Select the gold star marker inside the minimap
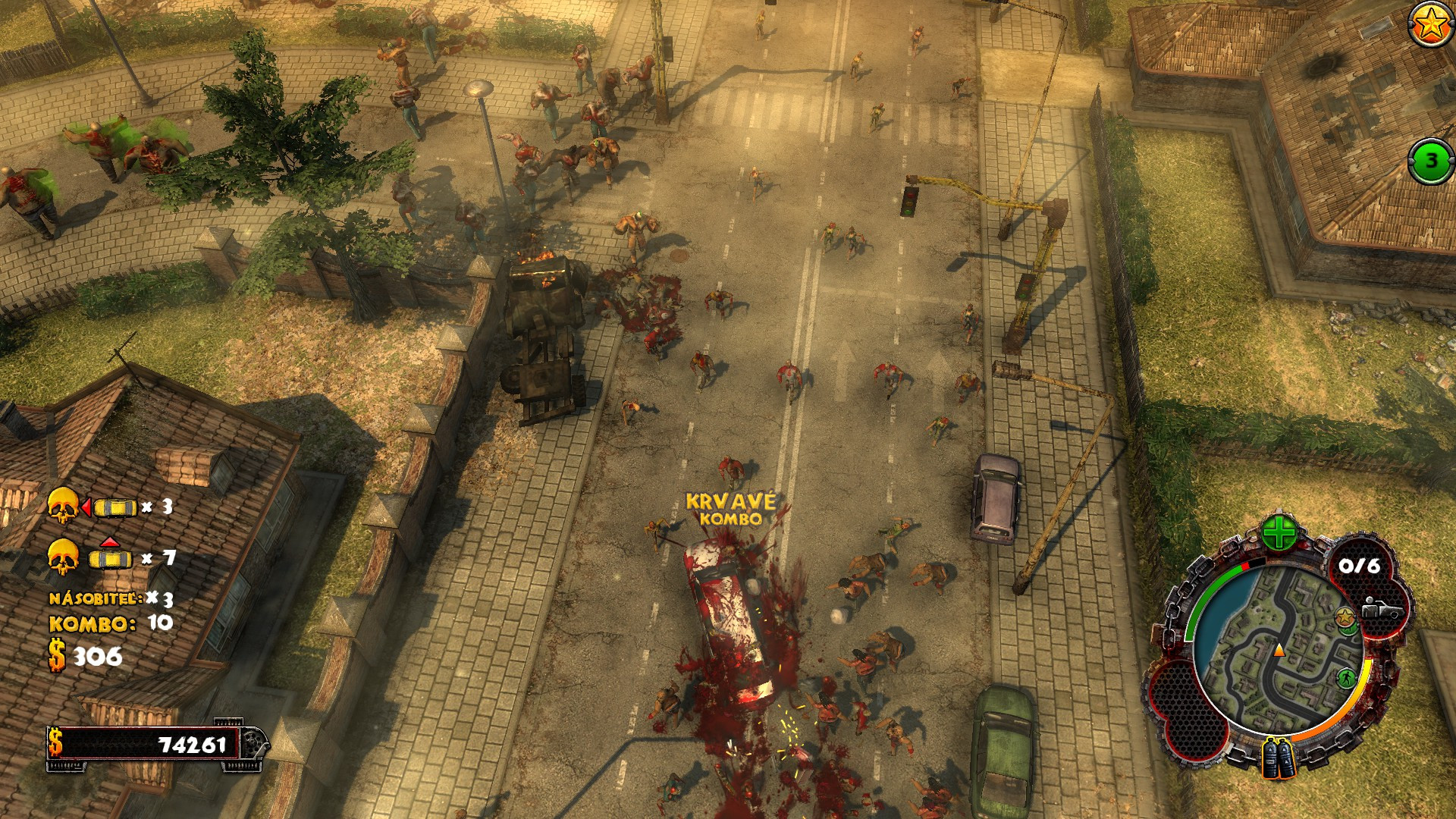The height and width of the screenshot is (819, 1456). click(x=1345, y=615)
